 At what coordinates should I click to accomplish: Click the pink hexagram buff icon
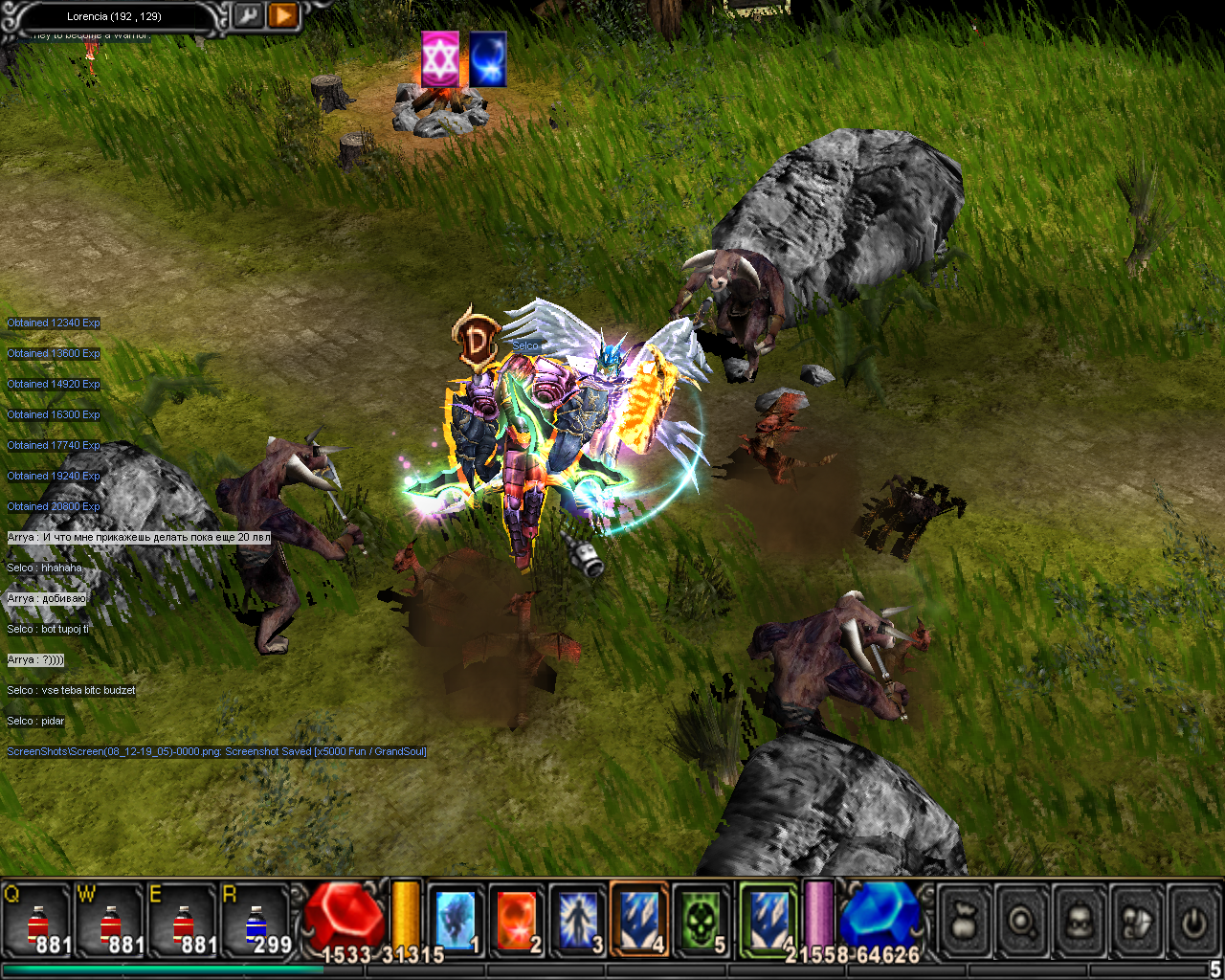coord(440,59)
